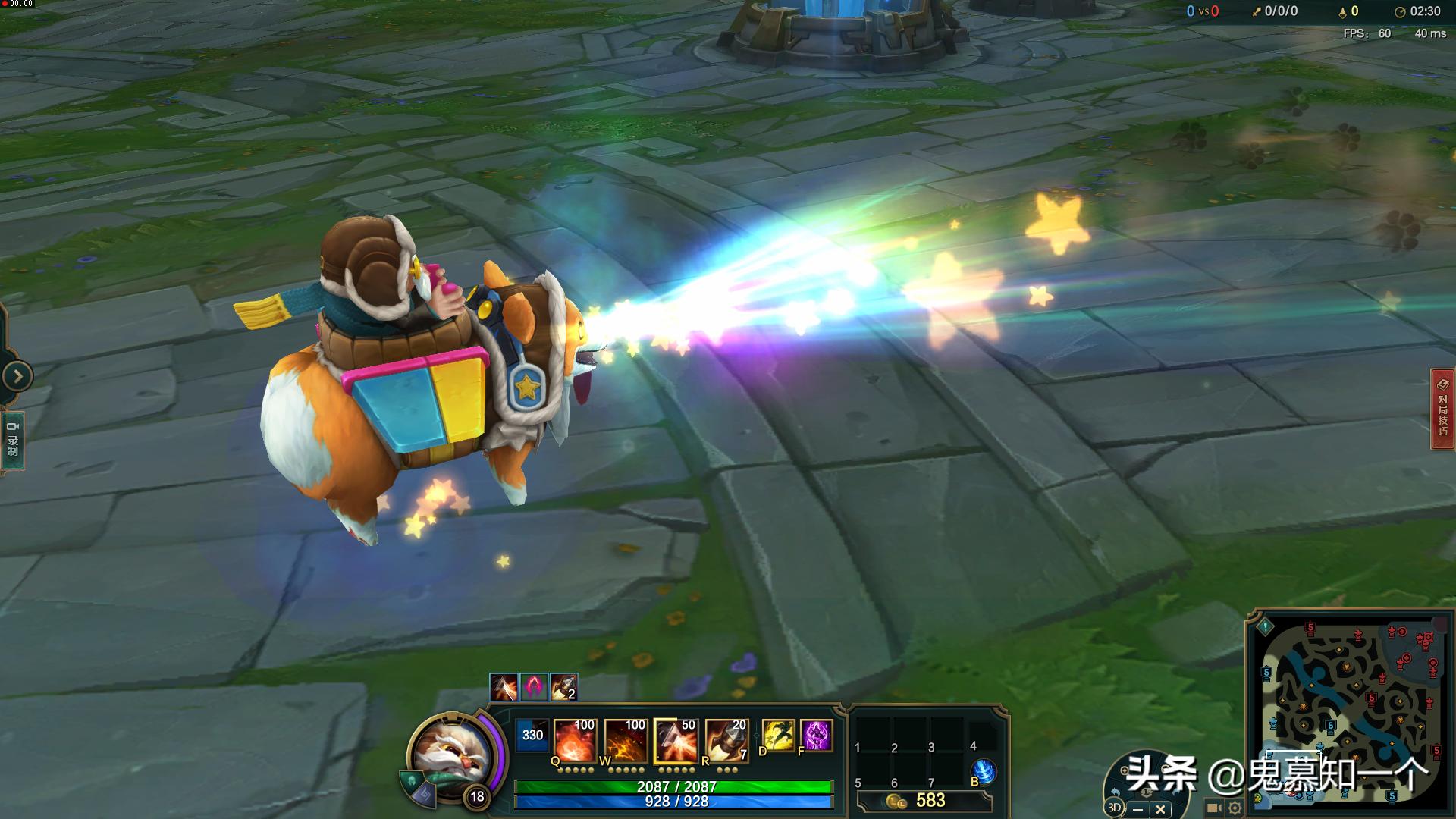
Task: Open the shop via the gold counter
Action: point(924,801)
